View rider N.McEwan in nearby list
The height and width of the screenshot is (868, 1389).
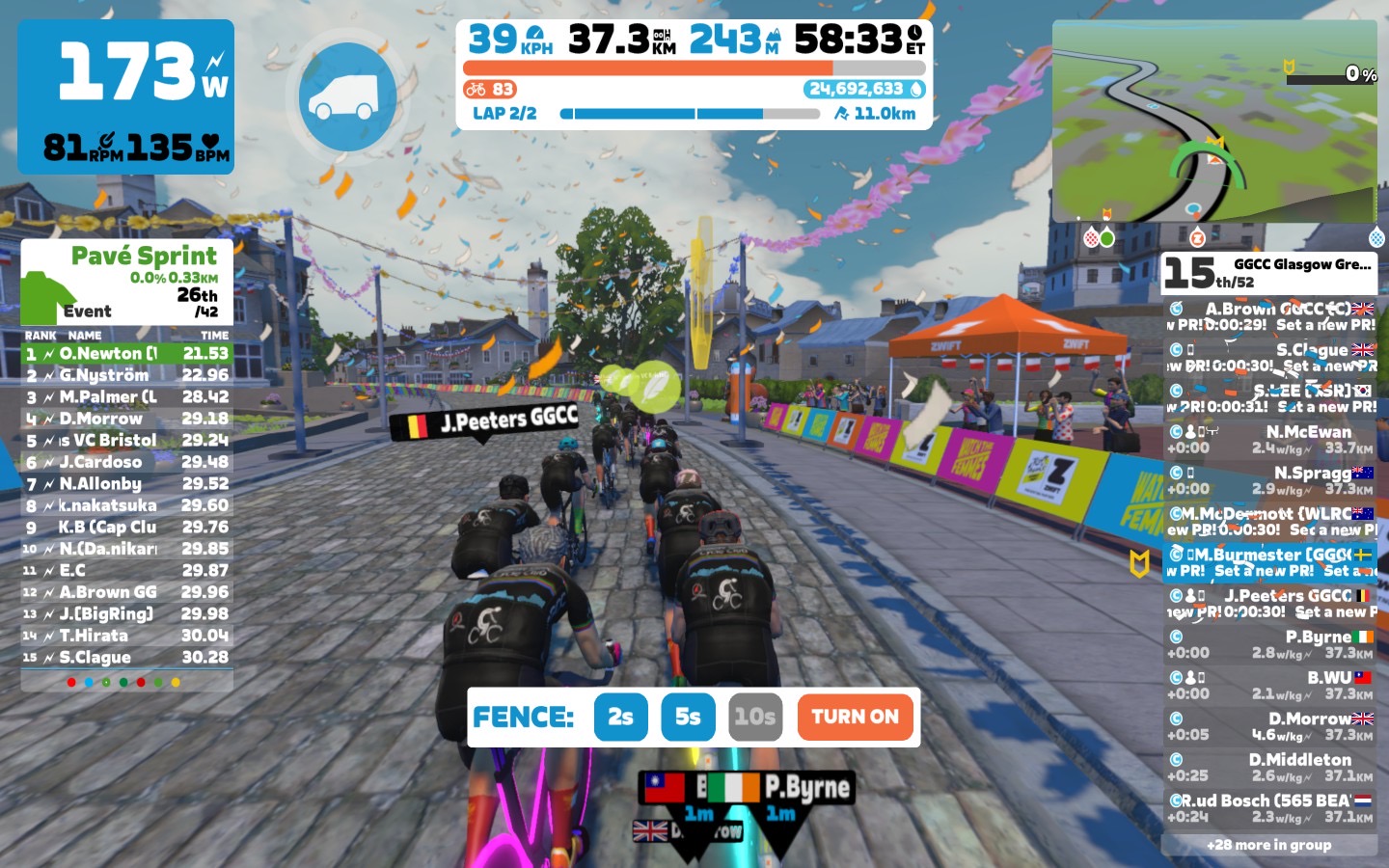(1269, 440)
